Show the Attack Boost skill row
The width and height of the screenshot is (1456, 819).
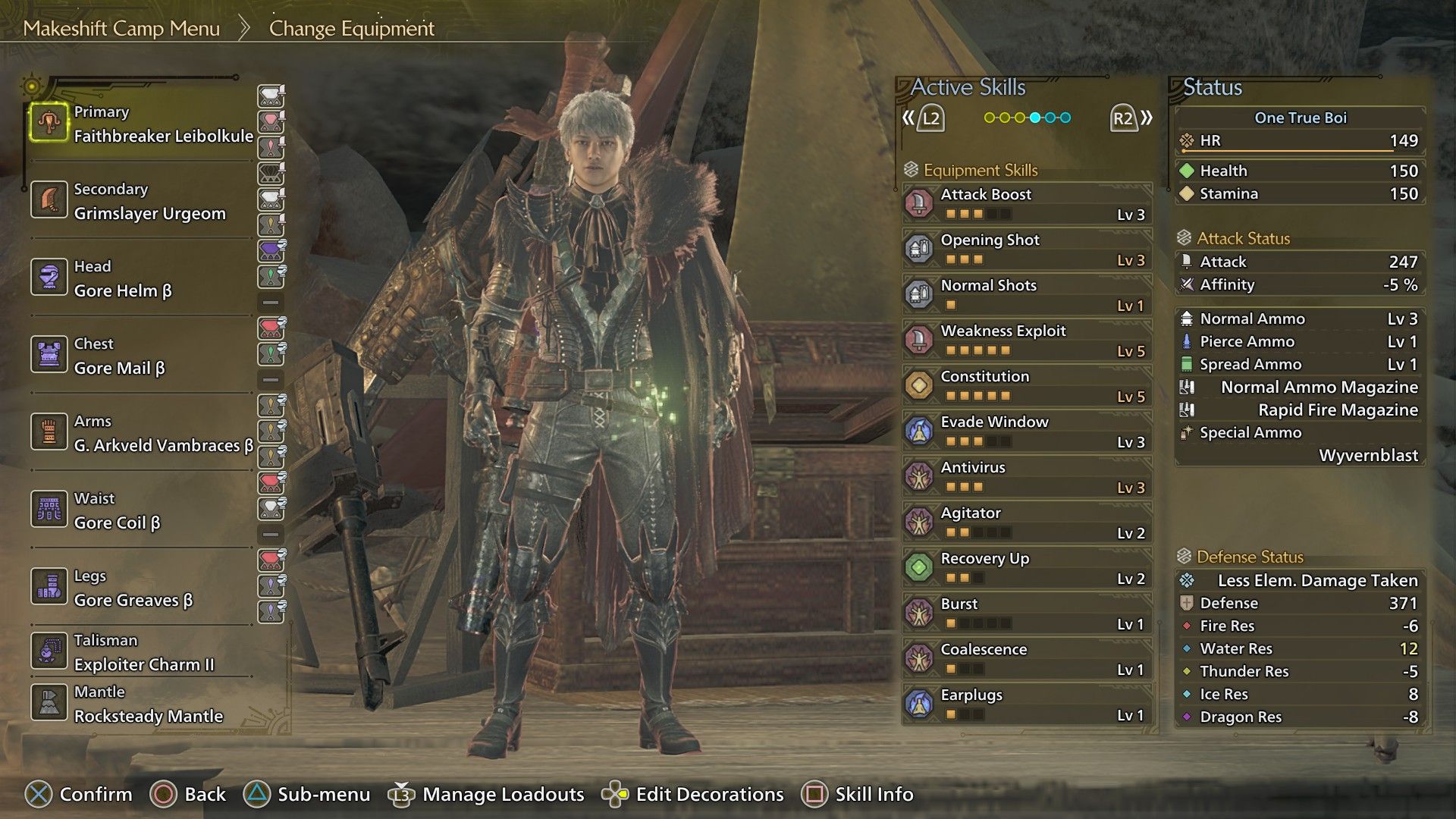point(1027,203)
